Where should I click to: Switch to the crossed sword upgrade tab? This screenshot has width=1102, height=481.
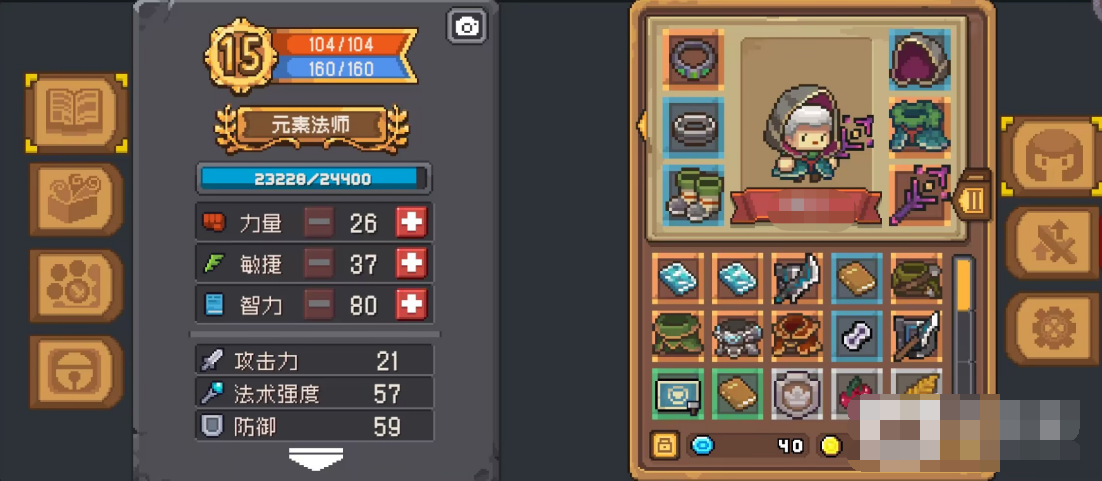click(x=1052, y=242)
